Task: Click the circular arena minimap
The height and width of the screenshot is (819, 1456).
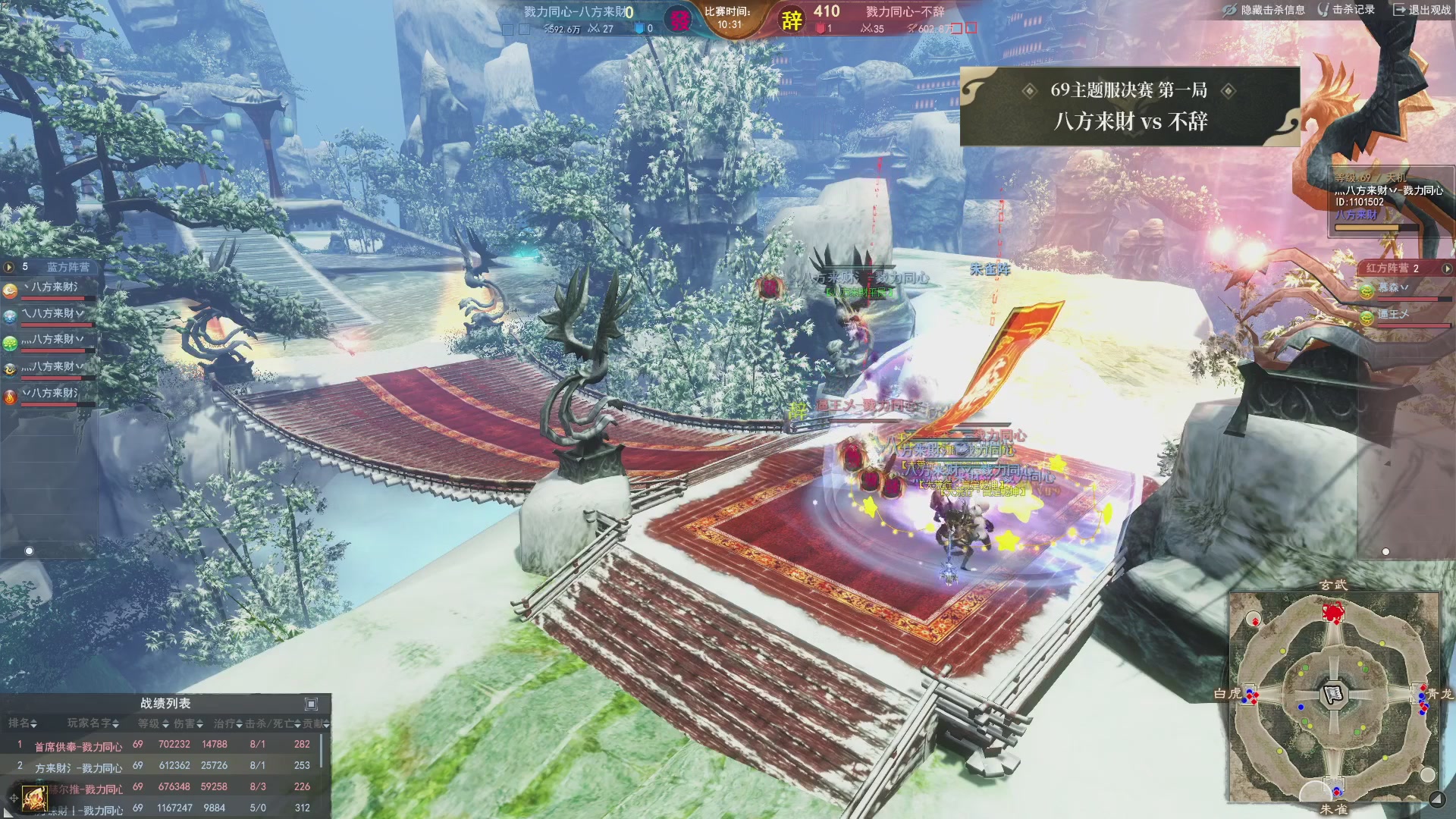Action: (x=1333, y=695)
